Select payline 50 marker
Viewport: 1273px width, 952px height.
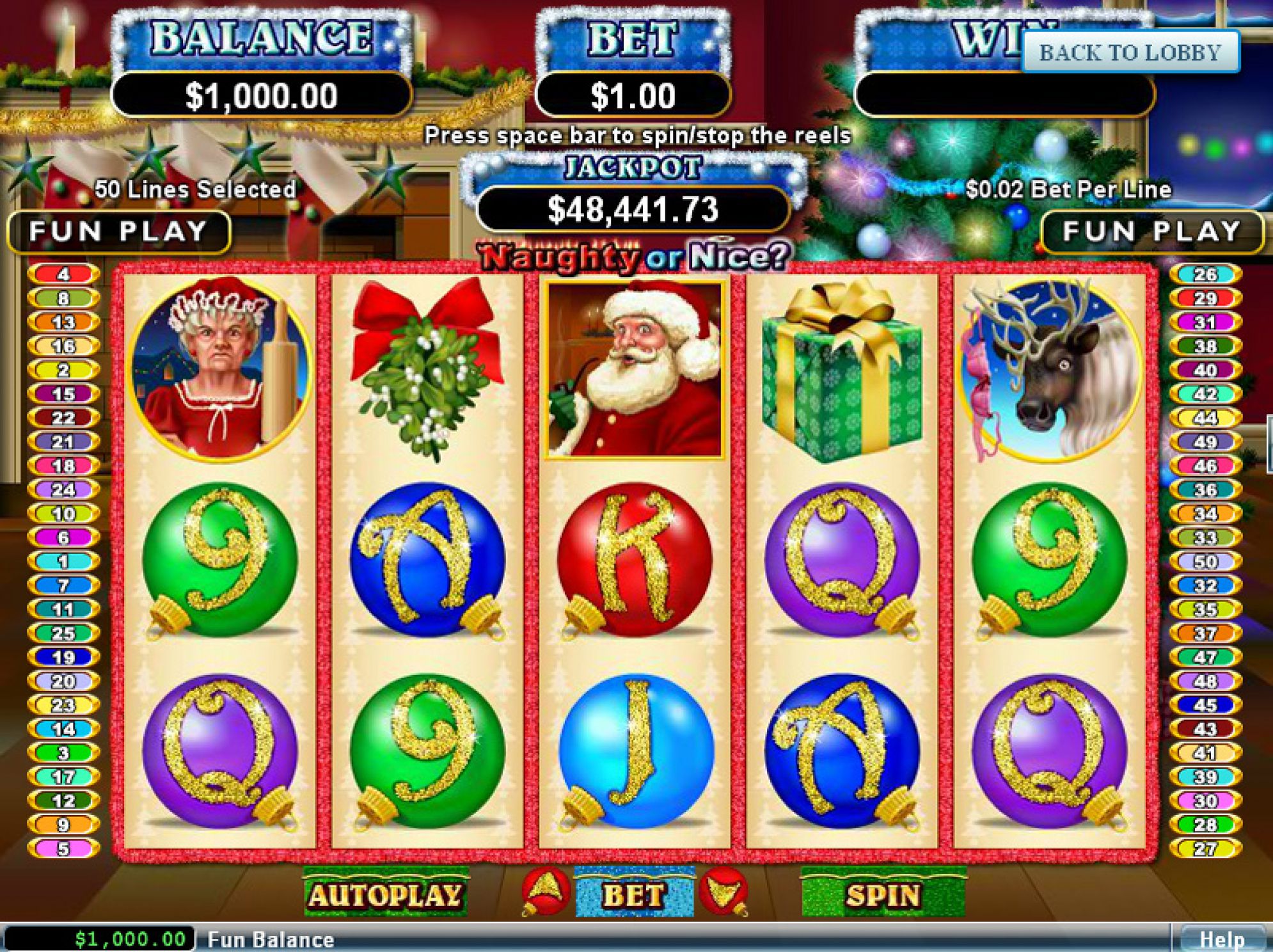pos(1205,562)
